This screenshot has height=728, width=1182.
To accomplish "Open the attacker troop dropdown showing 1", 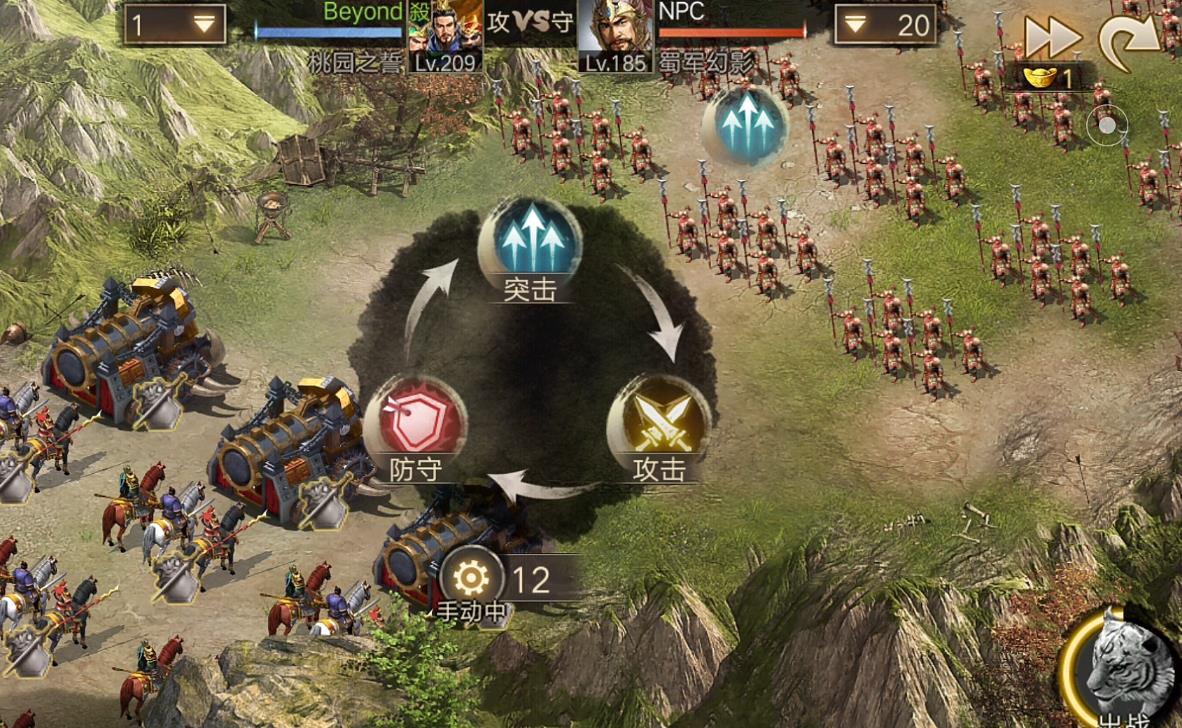I will pyautogui.click(x=174, y=25).
